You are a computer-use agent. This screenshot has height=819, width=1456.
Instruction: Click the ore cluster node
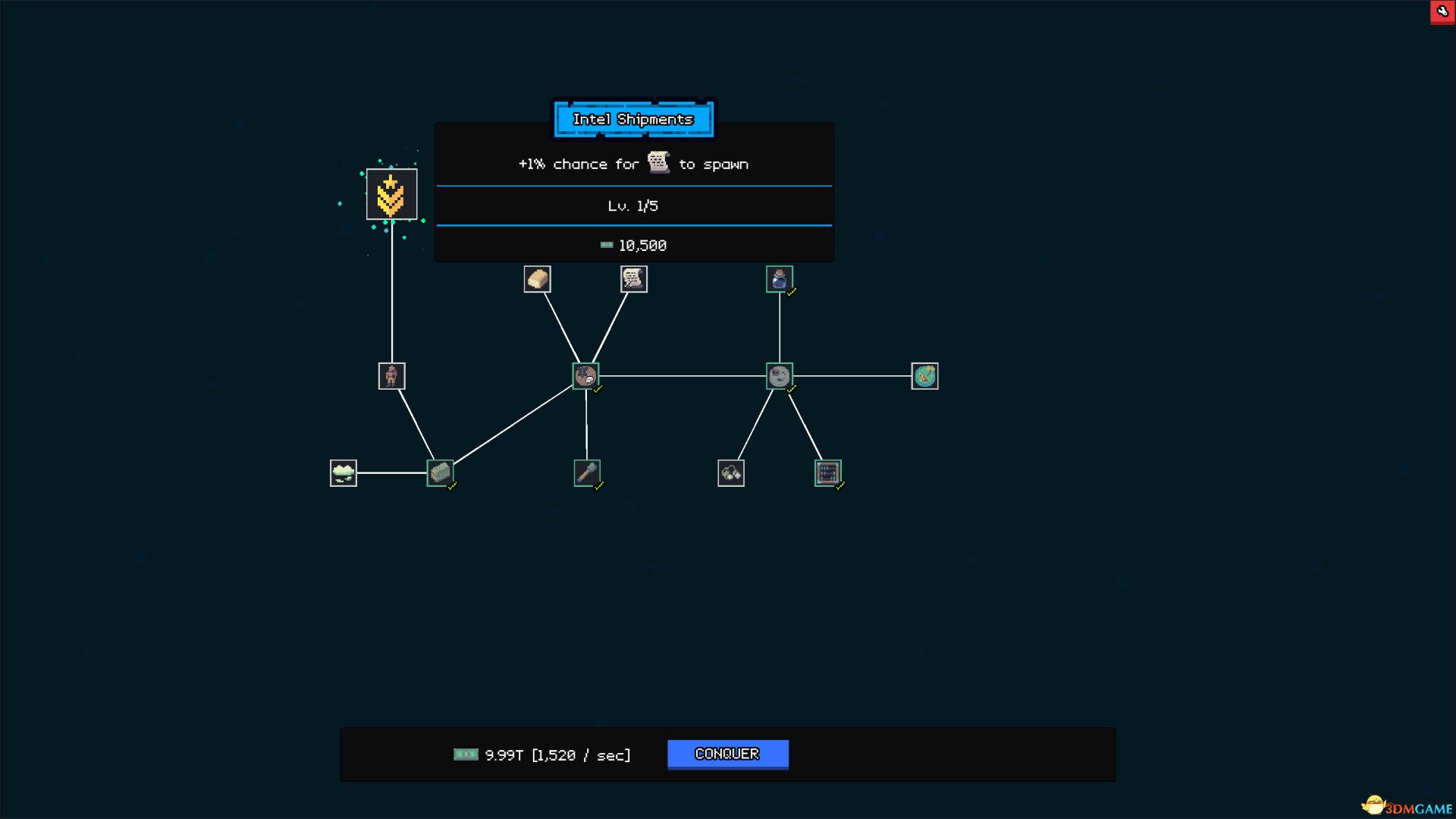pyautogui.click(x=730, y=472)
